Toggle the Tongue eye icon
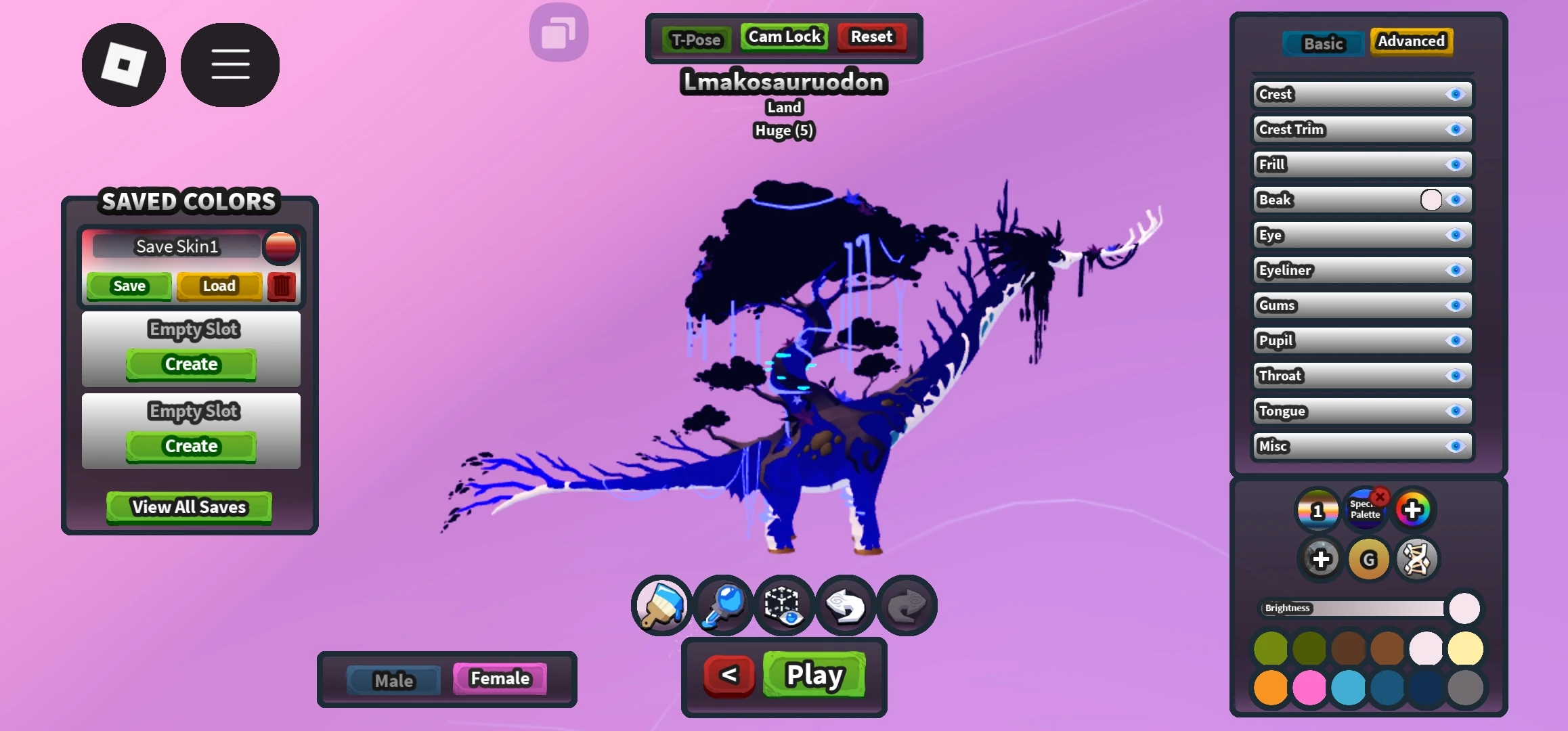The image size is (1568, 731). click(1456, 411)
